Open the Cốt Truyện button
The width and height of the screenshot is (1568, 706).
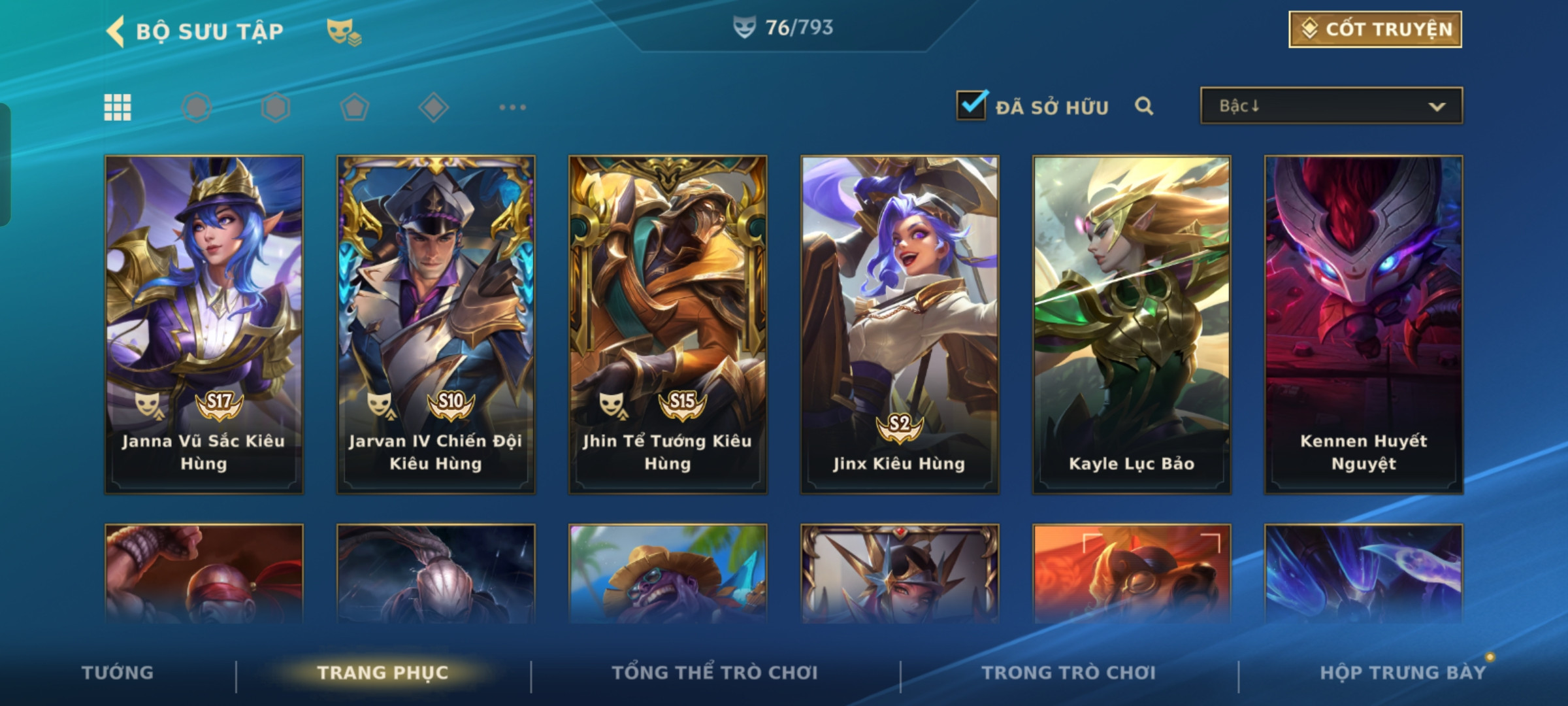[x=1375, y=29]
